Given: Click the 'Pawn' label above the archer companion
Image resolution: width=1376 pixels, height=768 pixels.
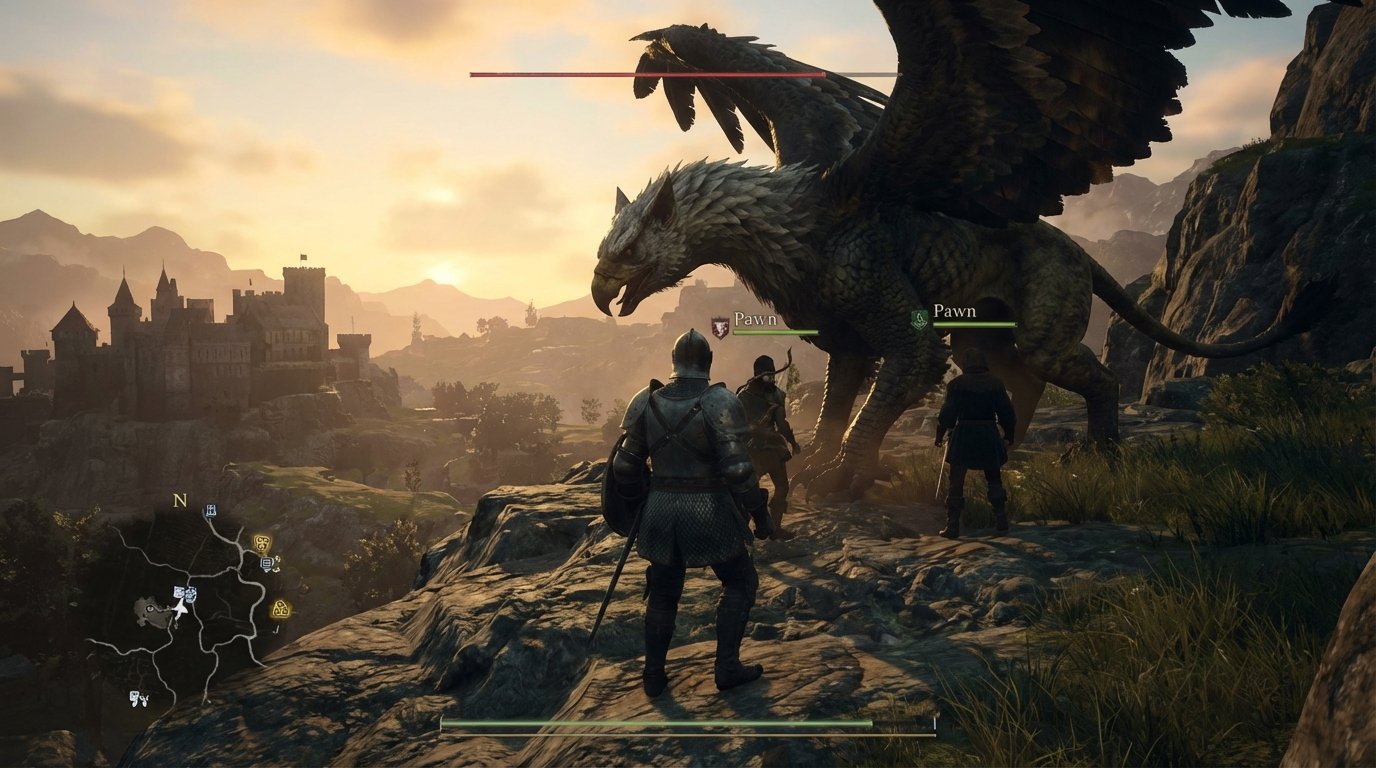Looking at the screenshot, I should 757,318.
